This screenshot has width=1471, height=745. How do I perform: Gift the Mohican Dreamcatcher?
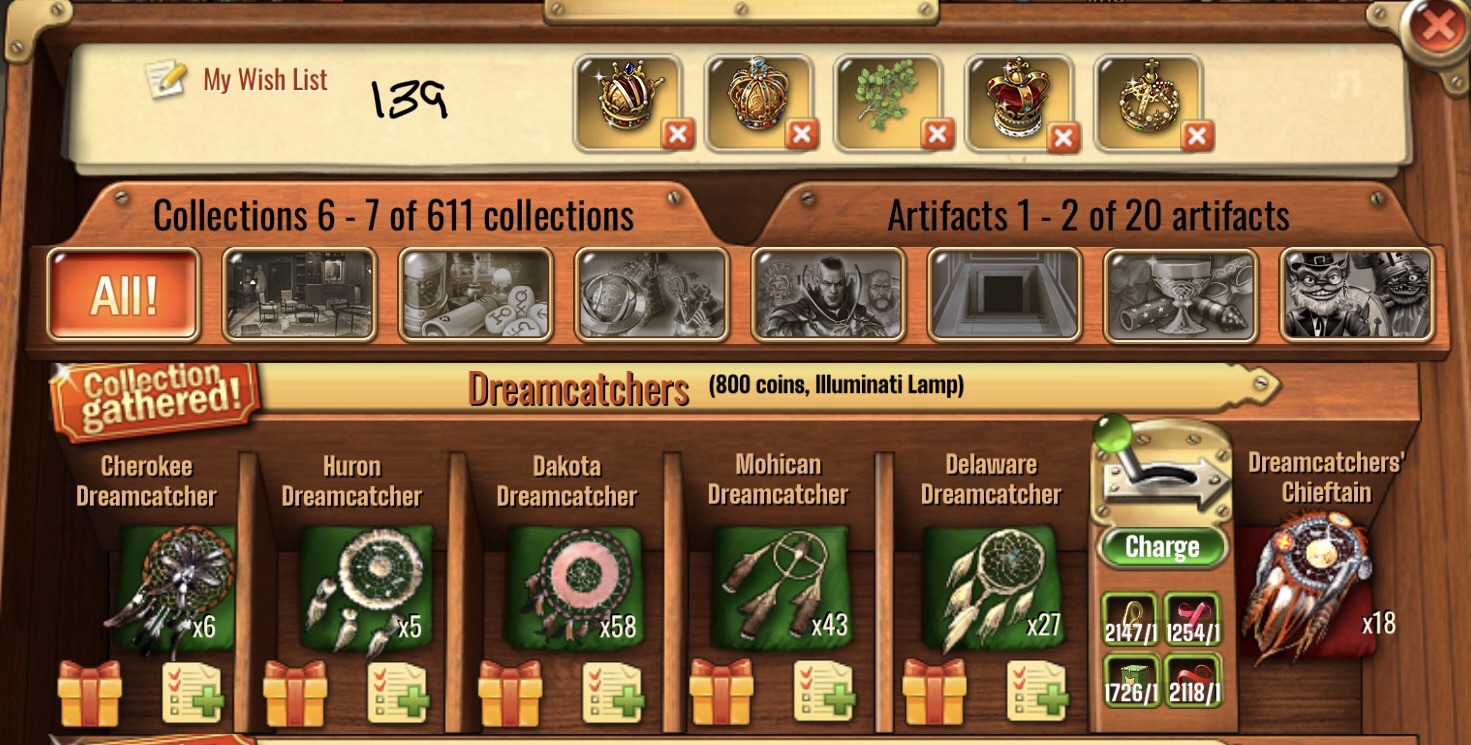[x=721, y=692]
